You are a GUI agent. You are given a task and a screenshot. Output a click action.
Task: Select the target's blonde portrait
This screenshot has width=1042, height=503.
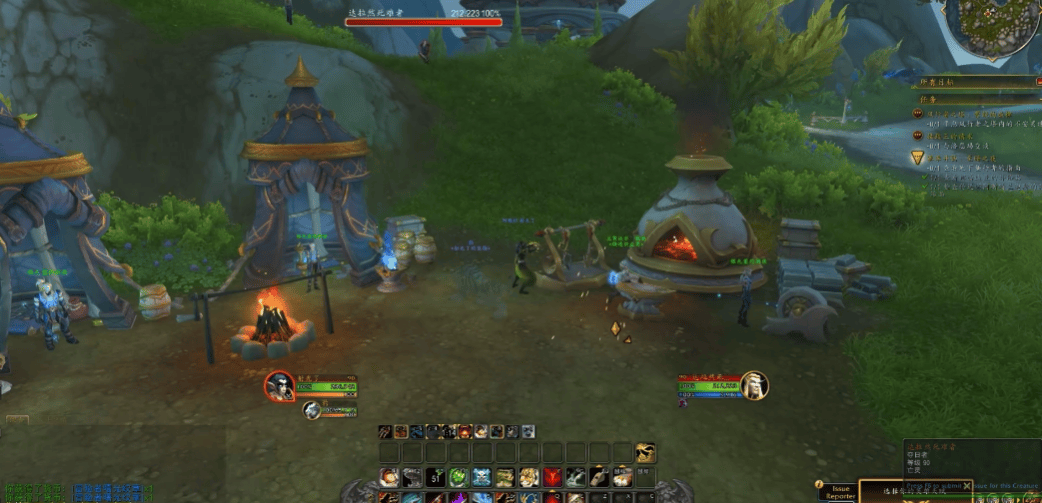755,384
